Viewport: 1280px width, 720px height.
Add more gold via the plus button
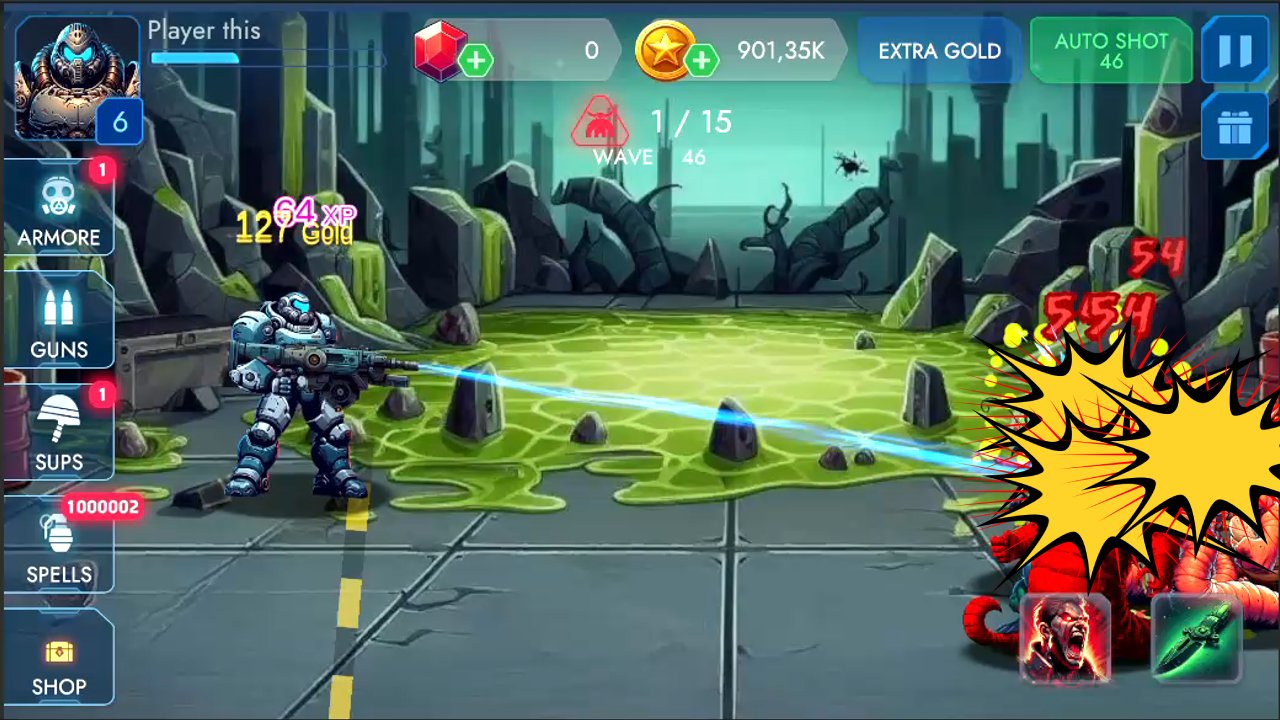(x=700, y=60)
